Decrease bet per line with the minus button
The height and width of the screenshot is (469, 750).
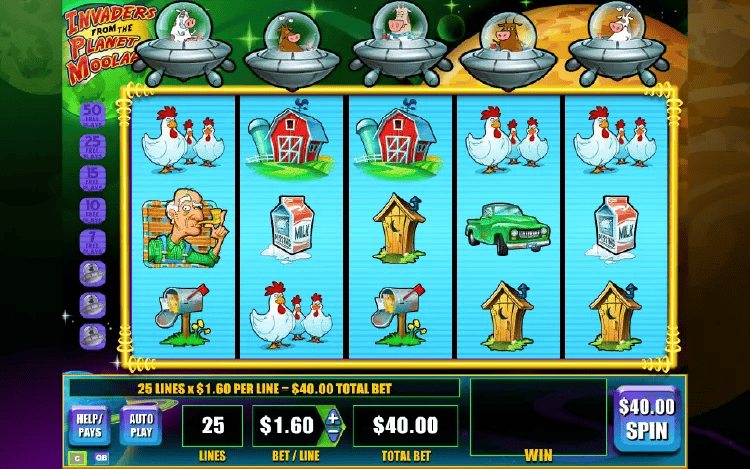click(333, 434)
